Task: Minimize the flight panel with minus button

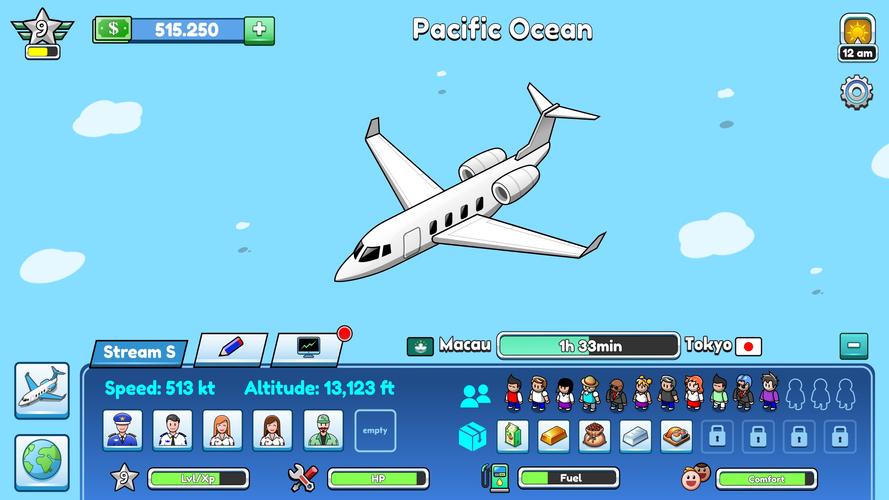Action: [853, 346]
